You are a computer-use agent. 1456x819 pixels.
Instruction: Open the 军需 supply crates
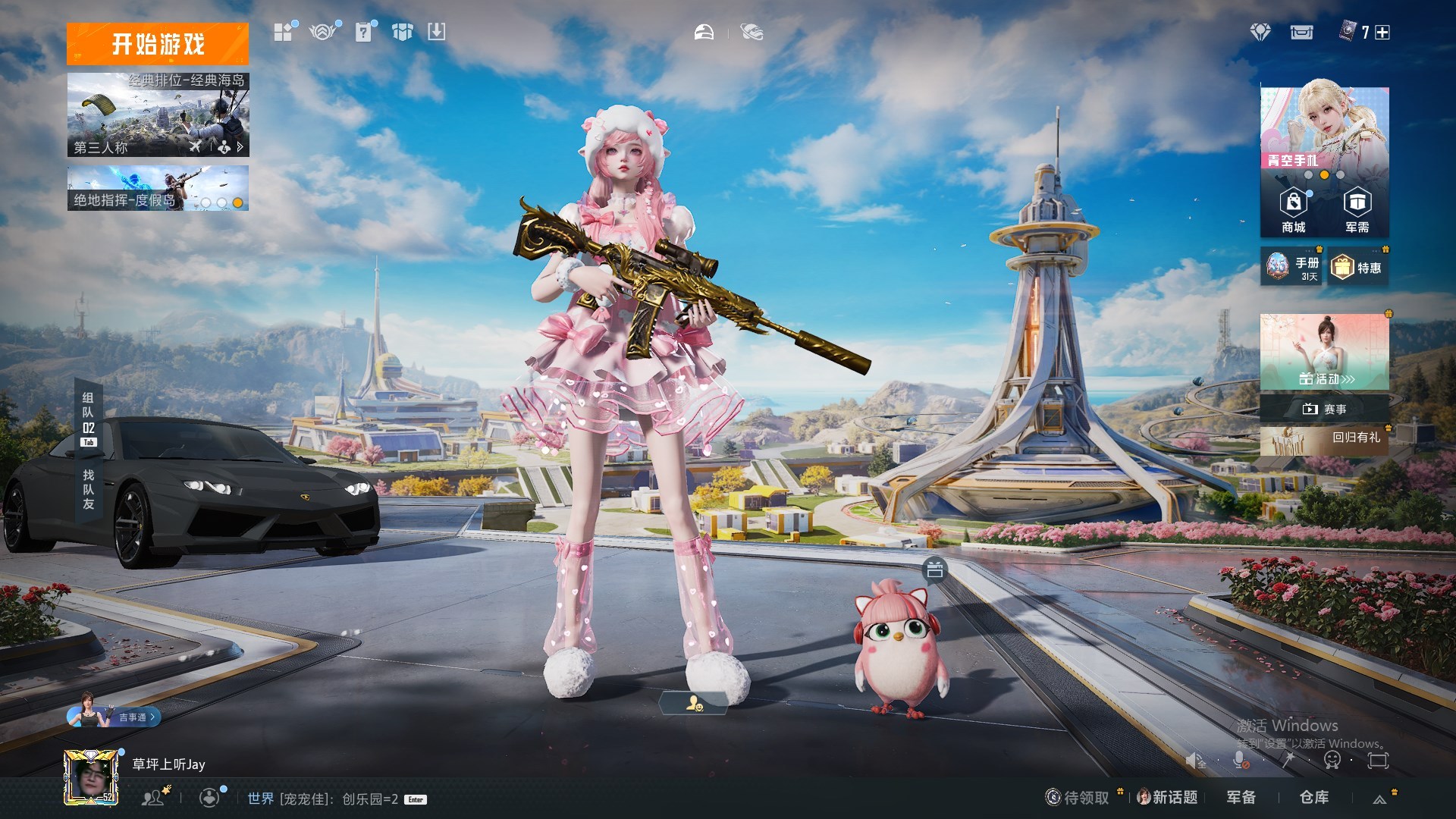[x=1357, y=211]
